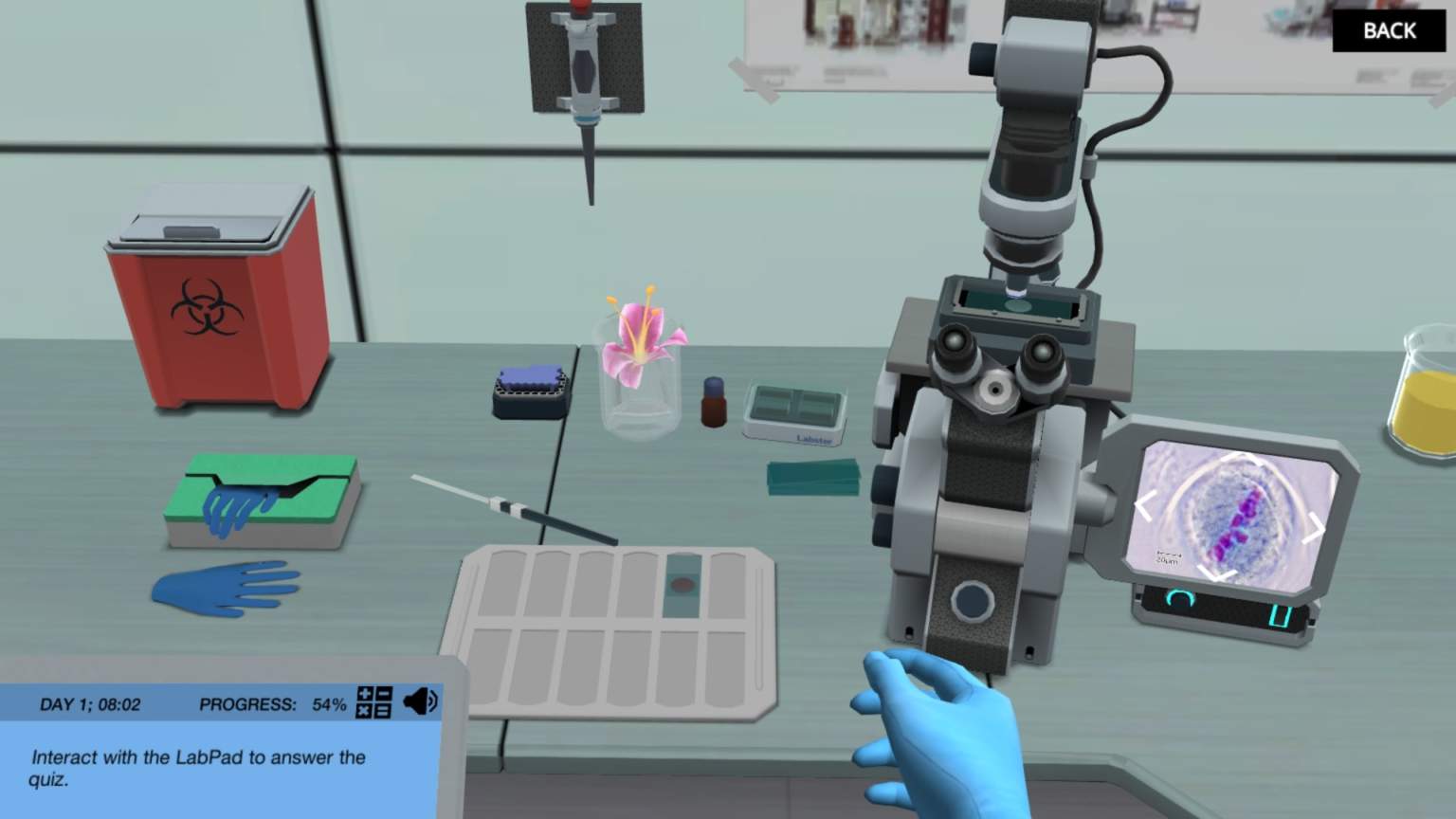Toggle the teal square control under the display
1456x819 pixels.
tap(1279, 614)
